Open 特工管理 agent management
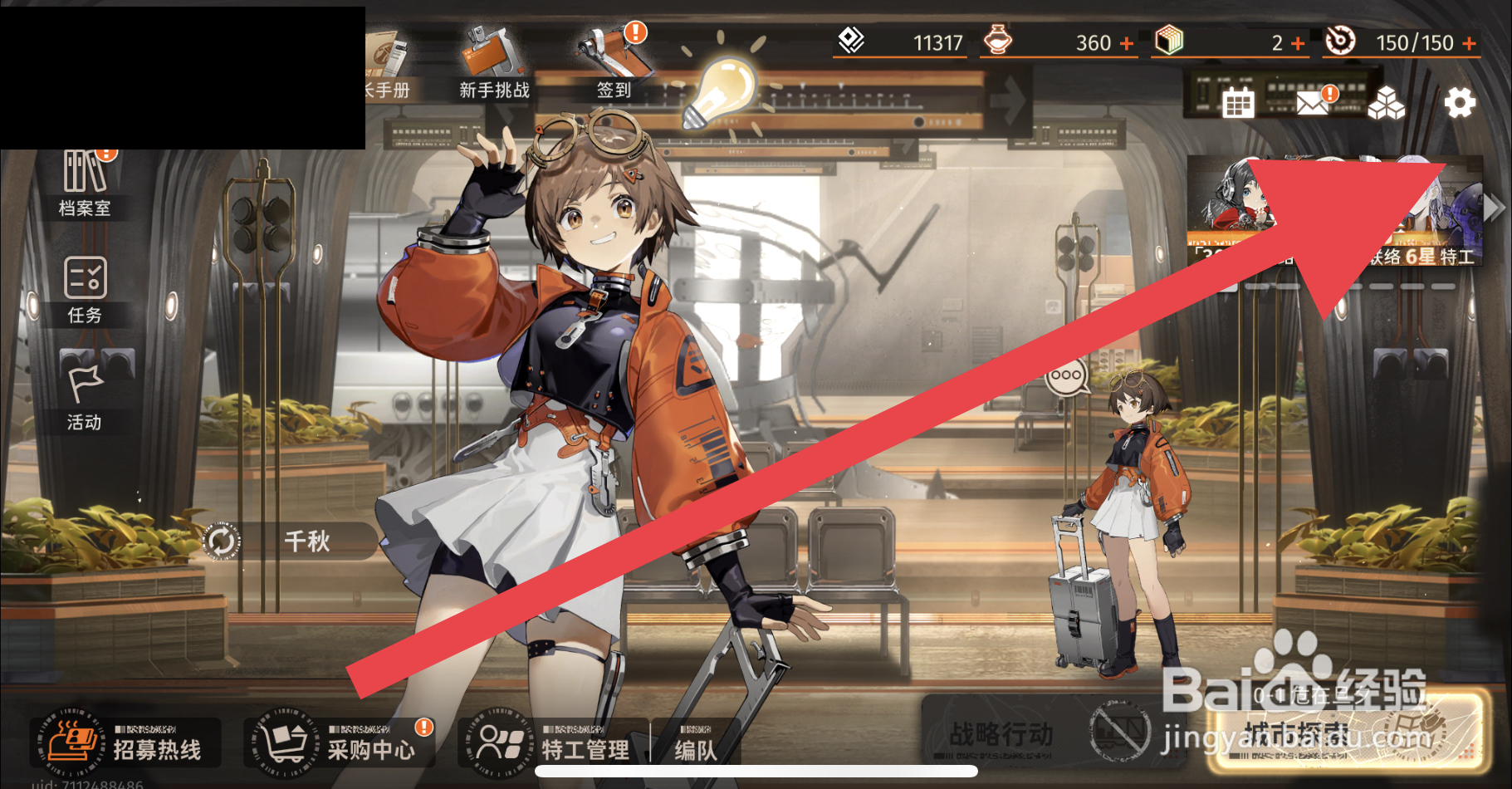 [552, 742]
